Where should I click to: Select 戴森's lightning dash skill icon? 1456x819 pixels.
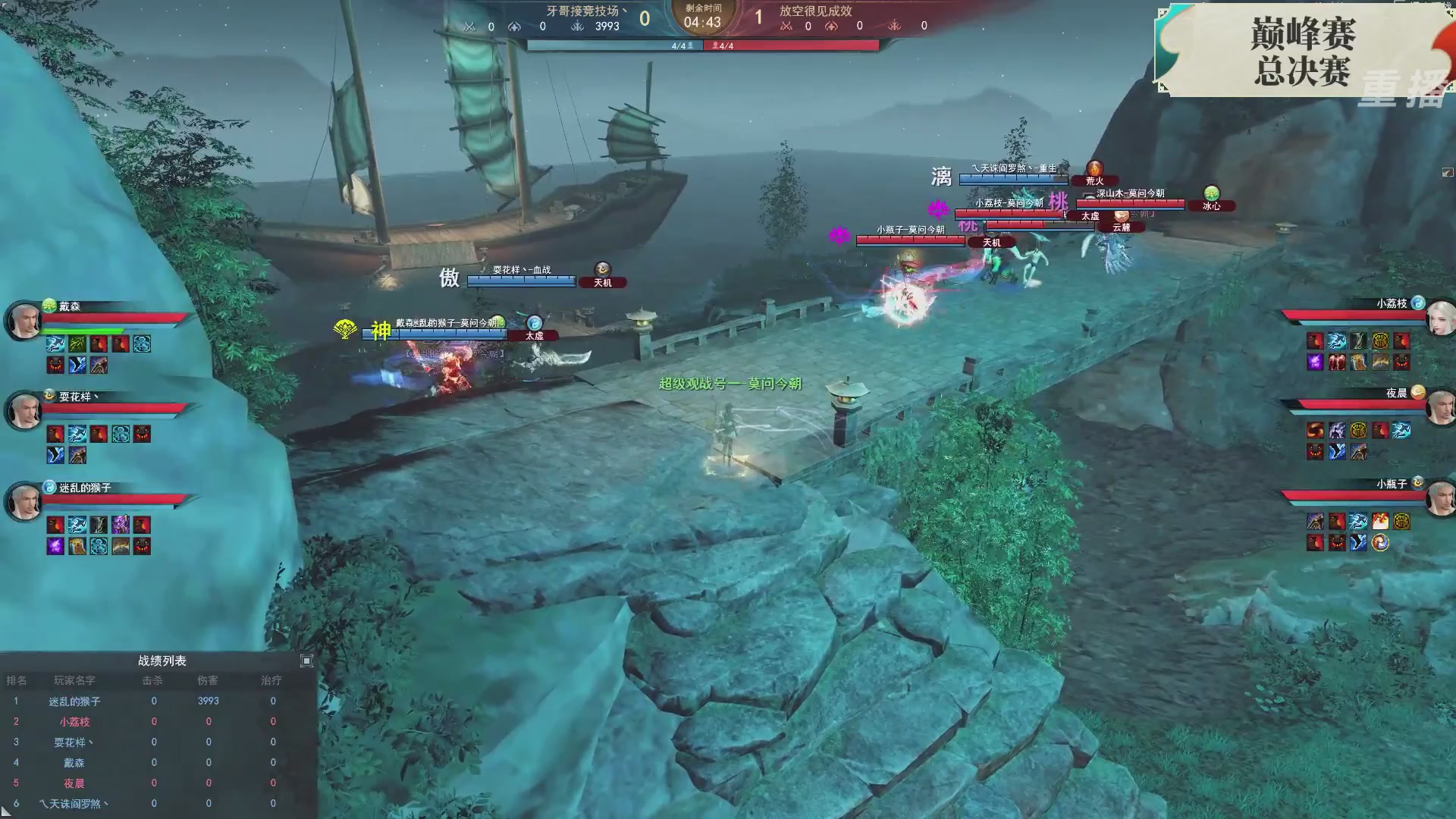point(54,344)
